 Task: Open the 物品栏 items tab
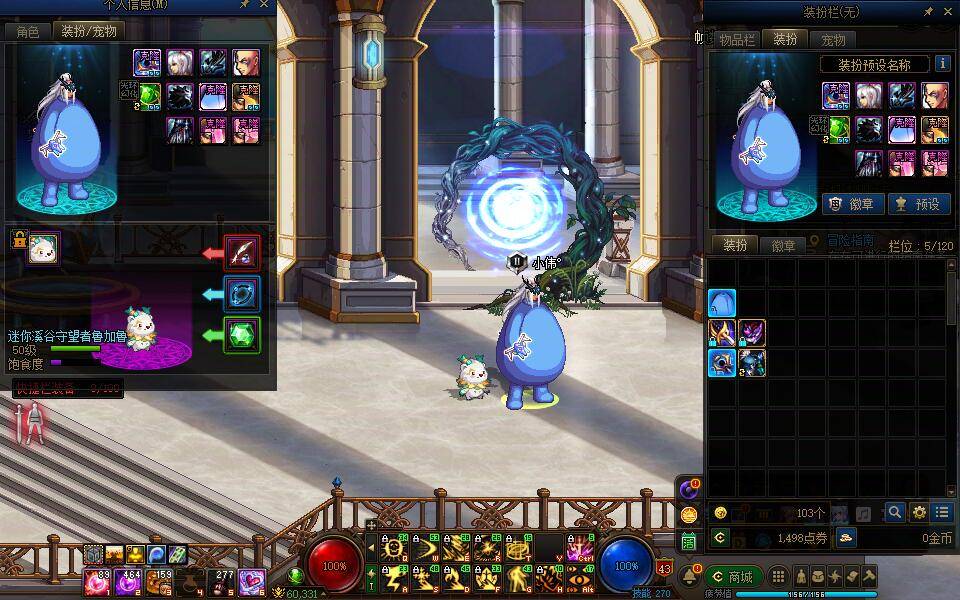pos(737,40)
